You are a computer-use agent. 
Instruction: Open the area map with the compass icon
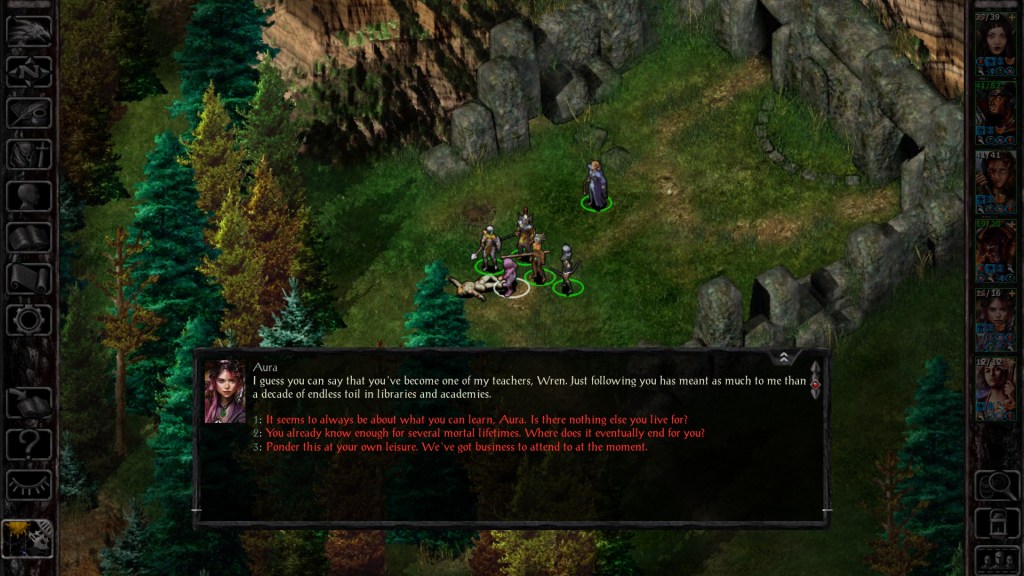click(x=29, y=71)
